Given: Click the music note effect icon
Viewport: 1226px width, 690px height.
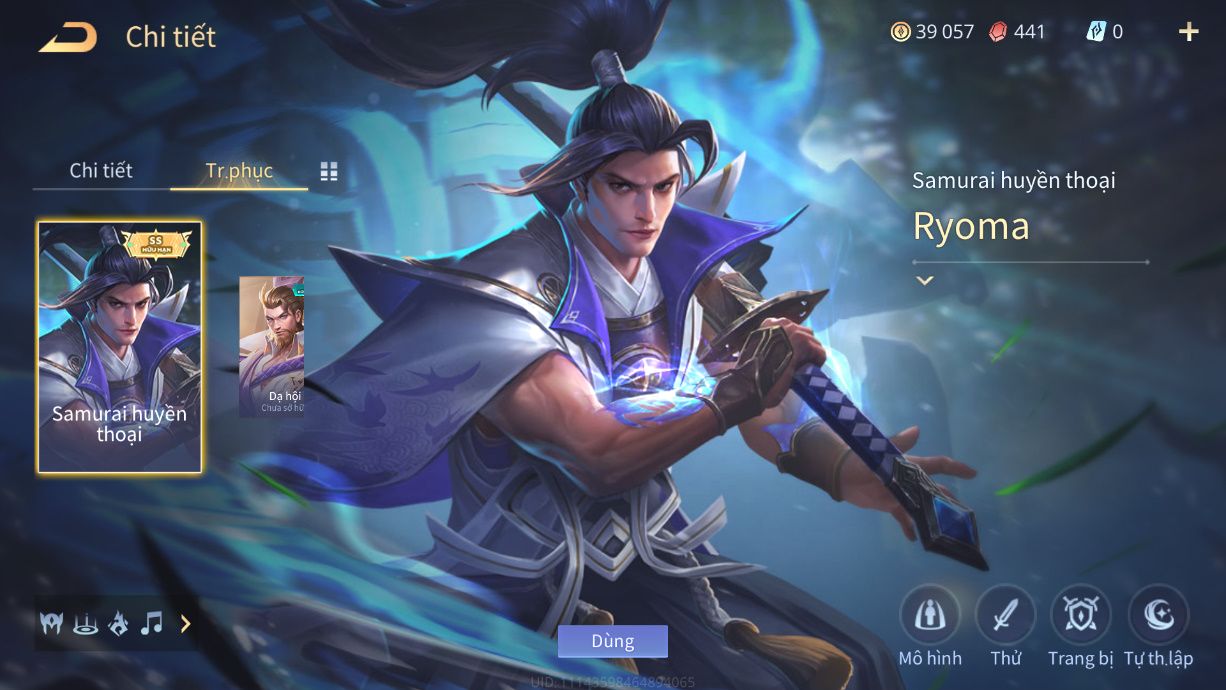Looking at the screenshot, I should pyautogui.click(x=151, y=624).
